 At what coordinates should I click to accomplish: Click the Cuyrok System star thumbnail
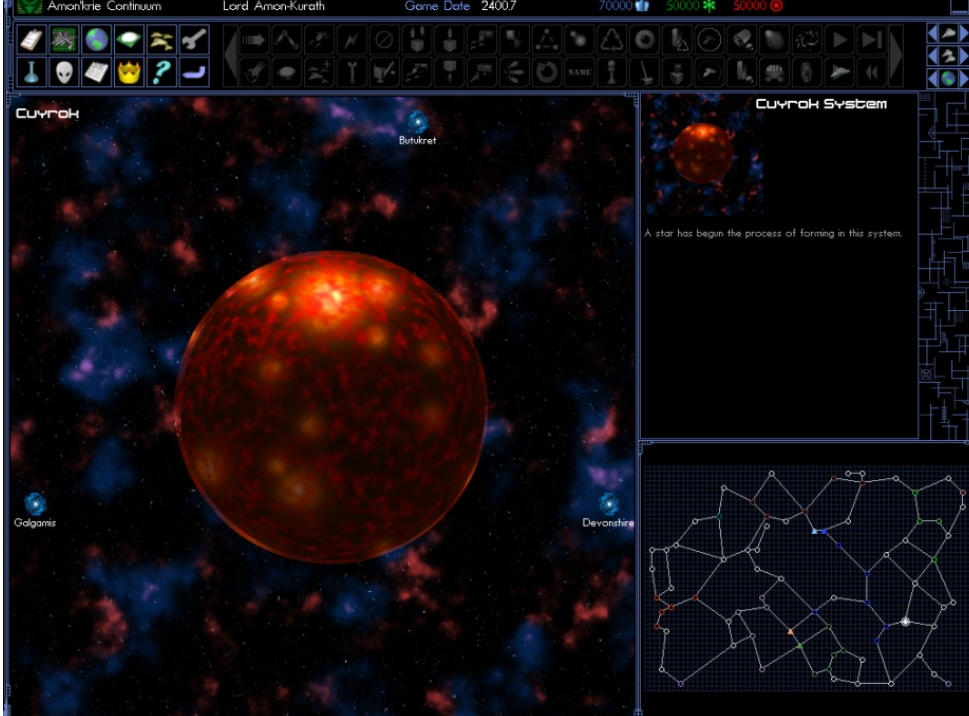pos(702,154)
